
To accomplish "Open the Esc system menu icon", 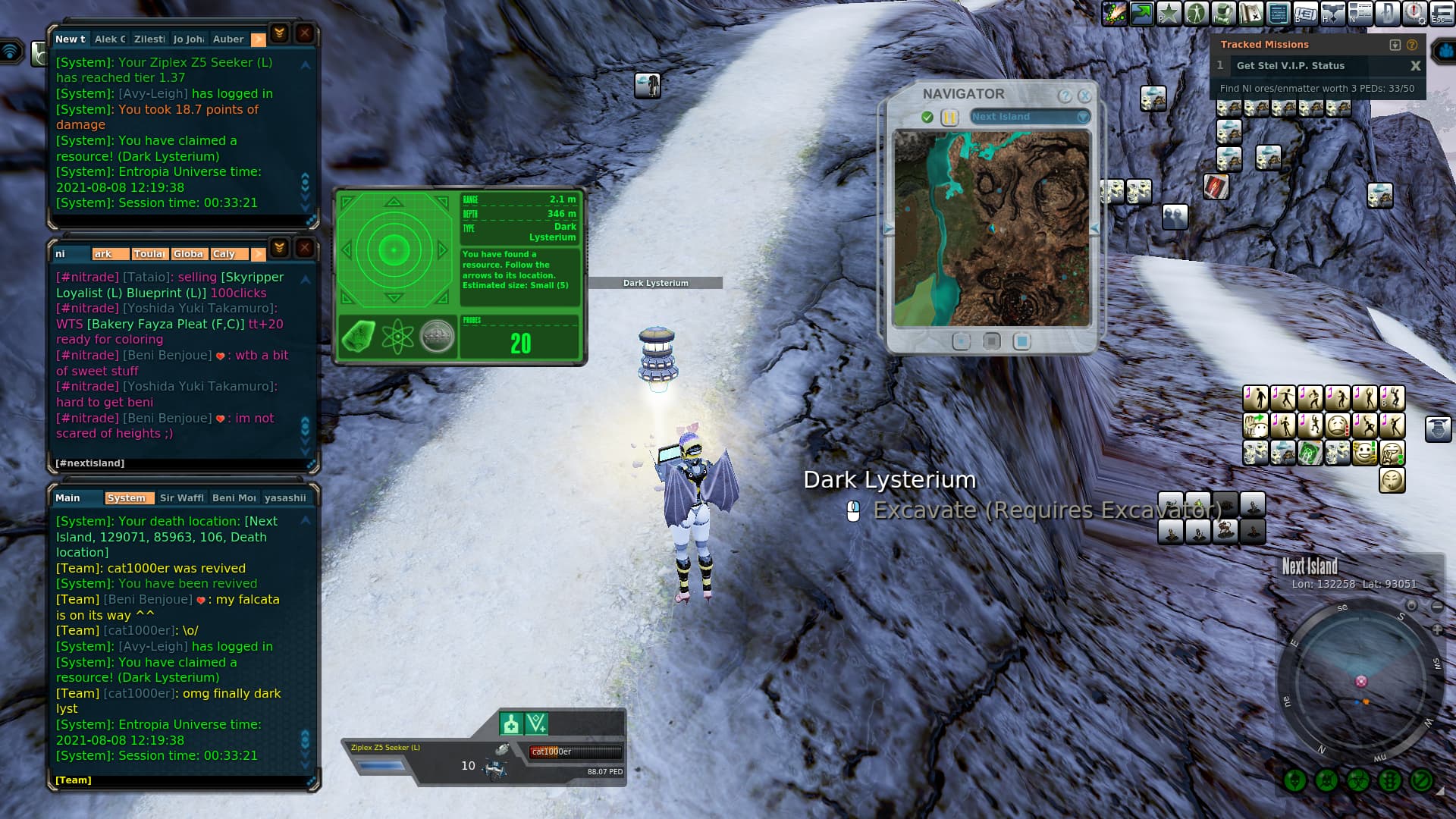I will click(1441, 13).
